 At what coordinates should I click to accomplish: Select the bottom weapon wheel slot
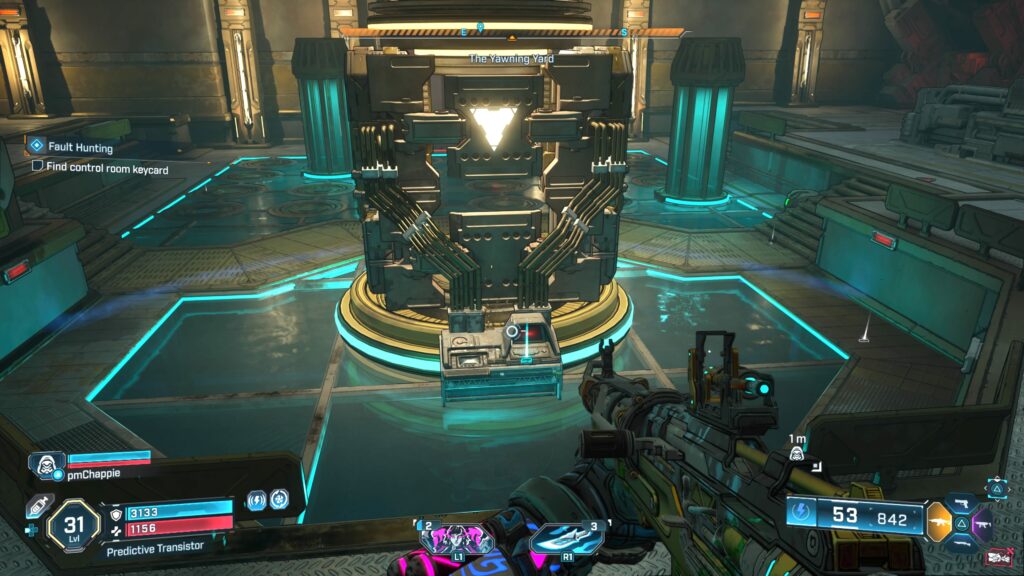coord(963,543)
